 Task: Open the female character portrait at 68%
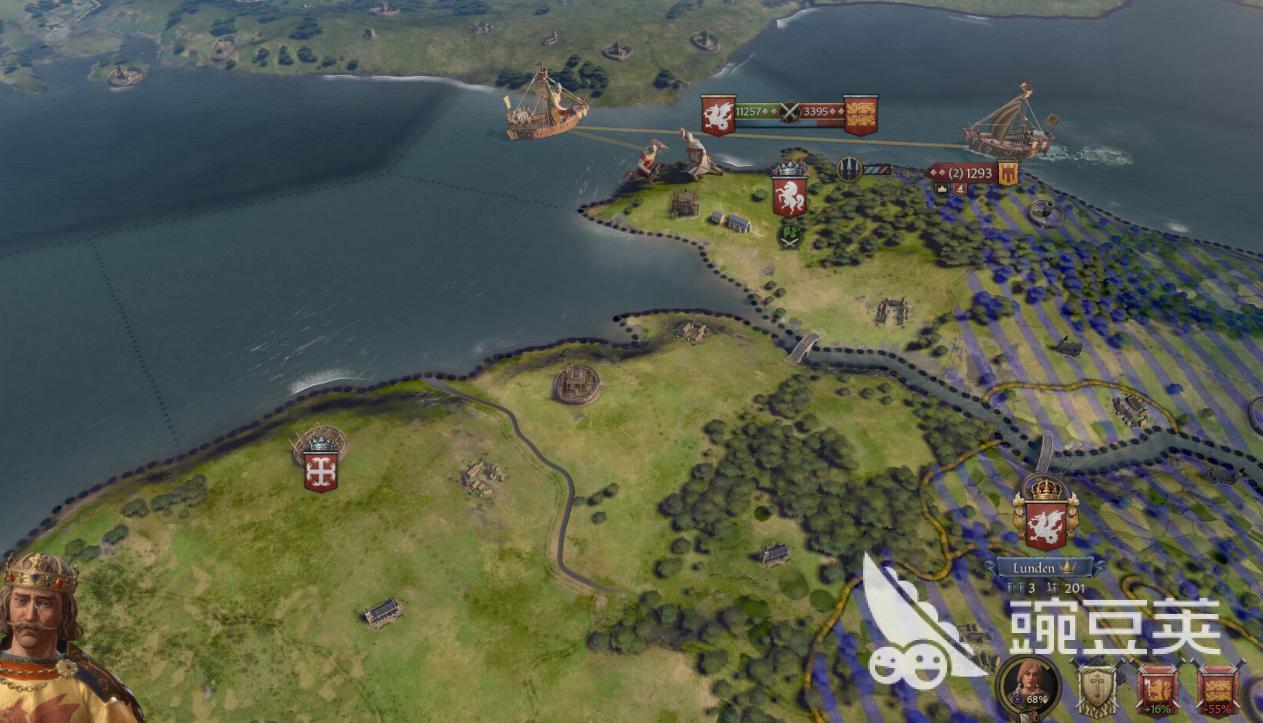(x=1027, y=687)
